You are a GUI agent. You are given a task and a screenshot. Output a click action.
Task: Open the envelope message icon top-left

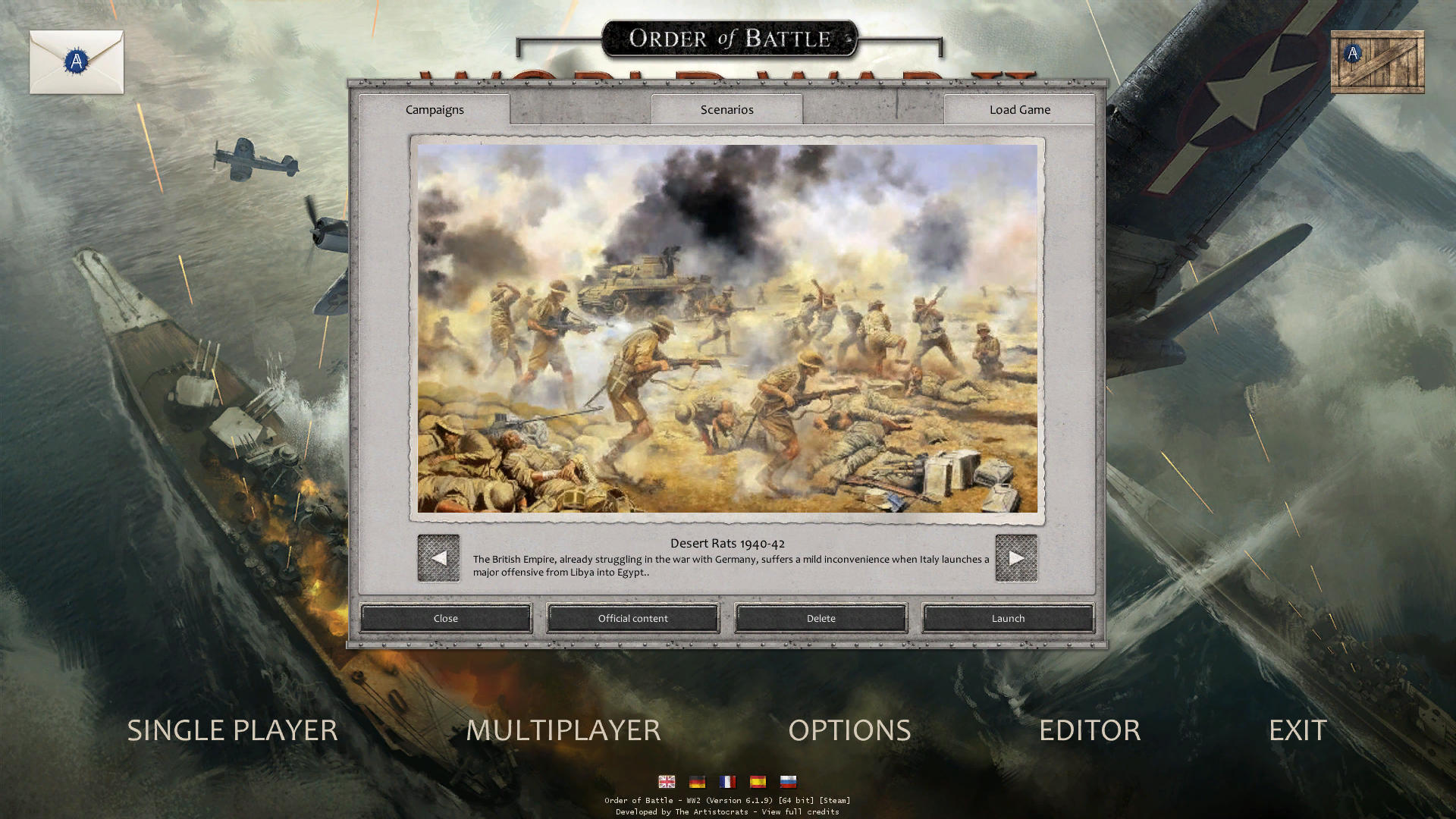click(x=76, y=62)
